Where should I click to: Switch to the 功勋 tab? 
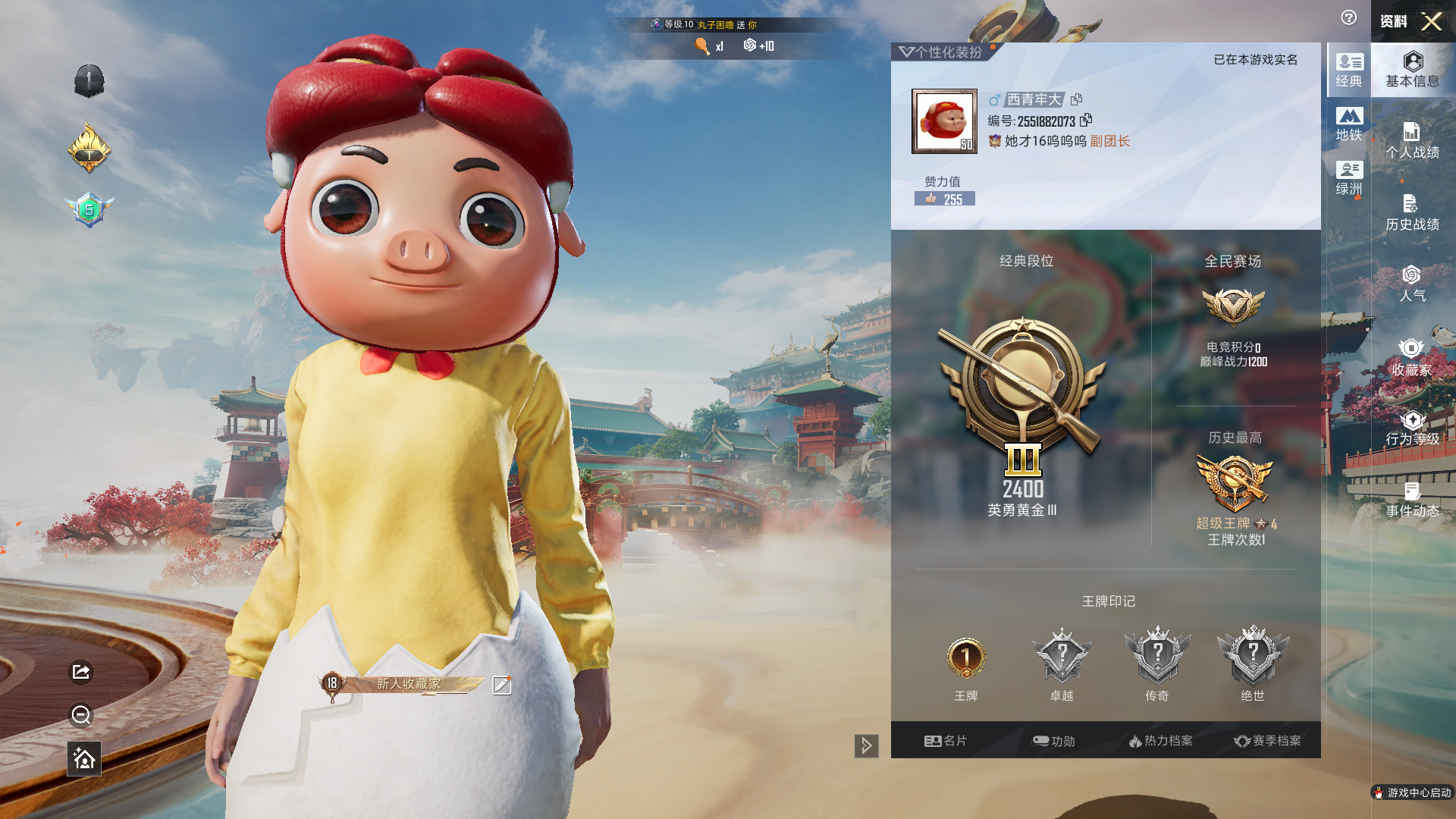pyautogui.click(x=1053, y=741)
